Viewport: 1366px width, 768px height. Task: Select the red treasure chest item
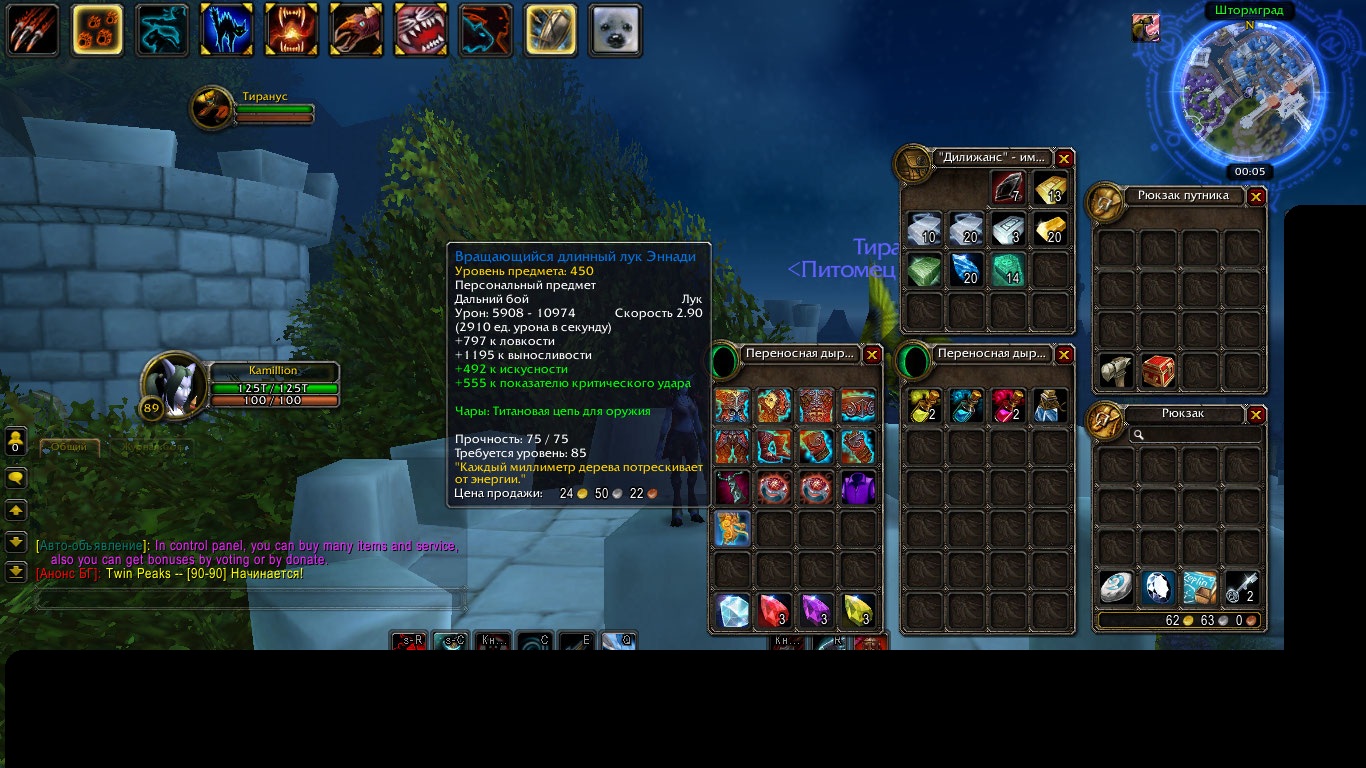click(x=1158, y=371)
